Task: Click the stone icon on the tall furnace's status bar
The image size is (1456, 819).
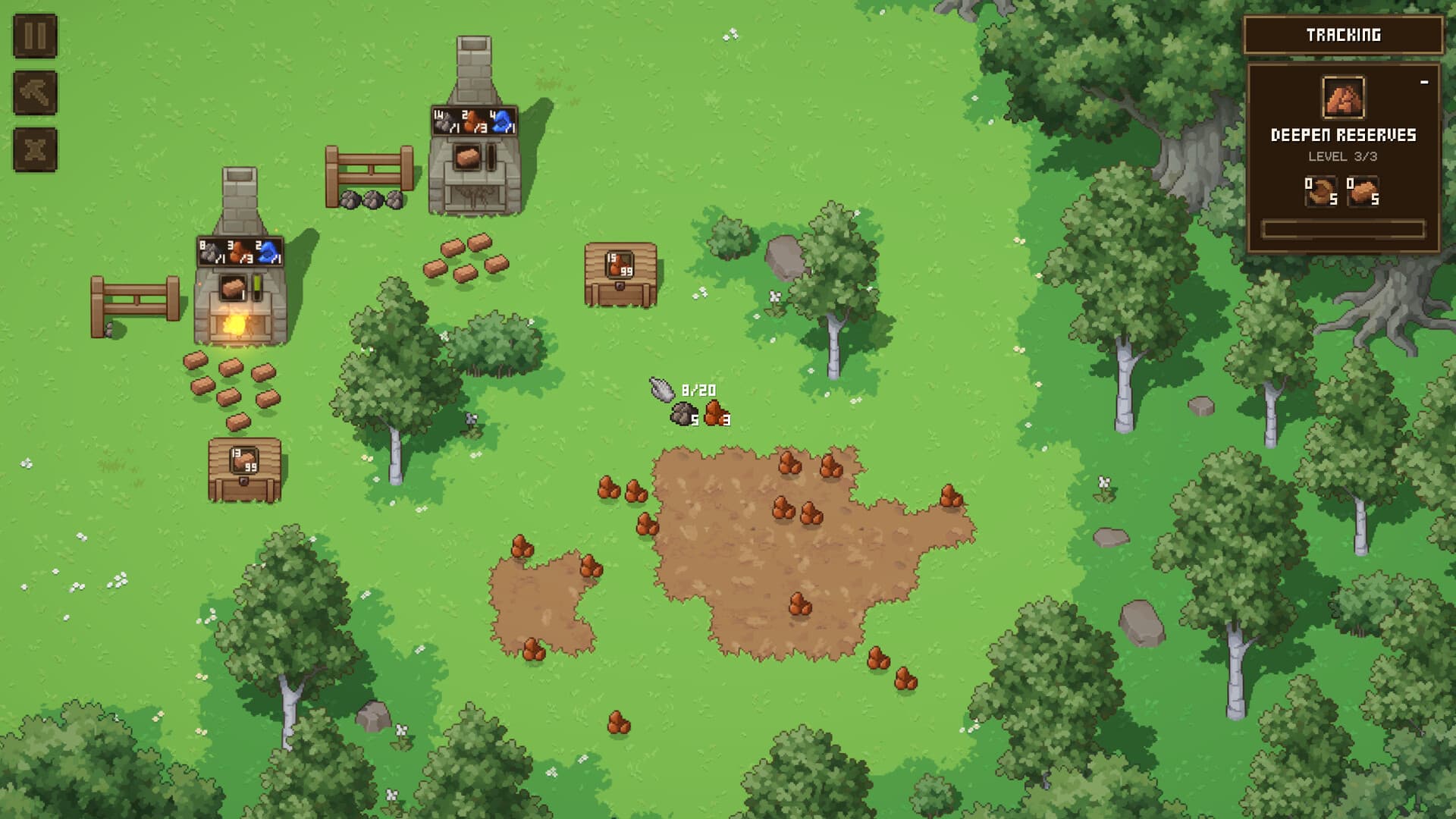Action: 444,120
